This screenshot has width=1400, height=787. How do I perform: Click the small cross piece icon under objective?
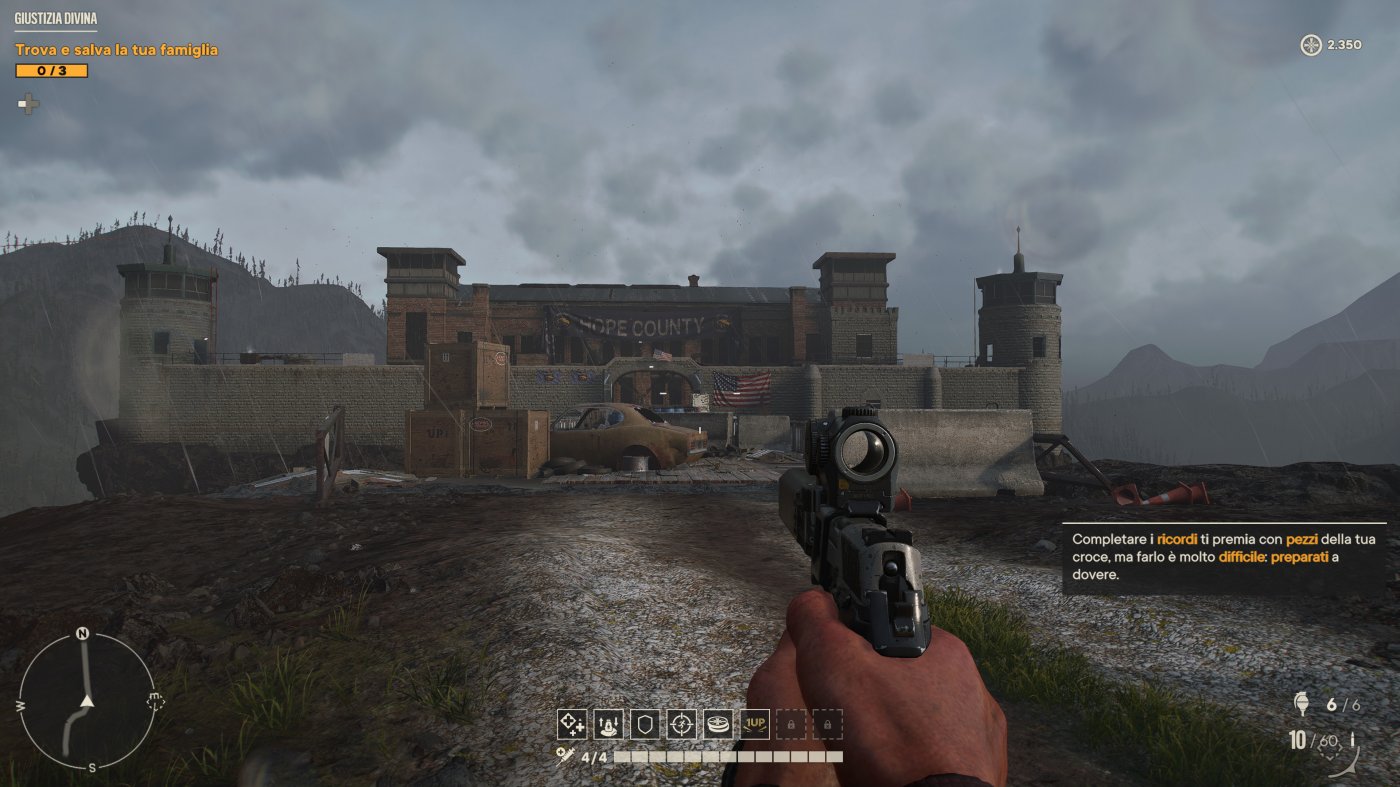(x=28, y=103)
